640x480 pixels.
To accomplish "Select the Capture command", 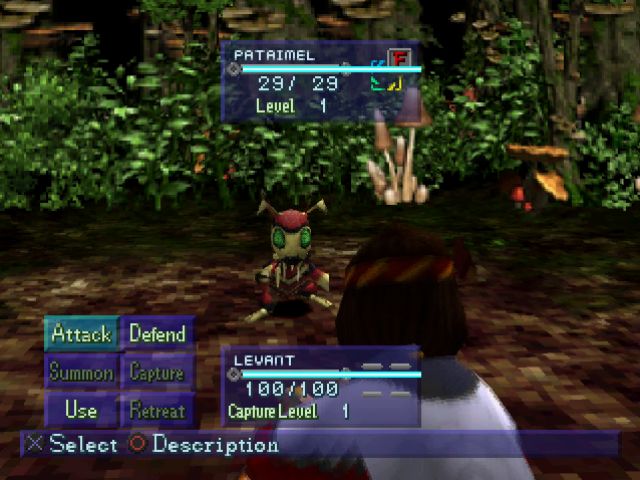I will click(x=157, y=372).
